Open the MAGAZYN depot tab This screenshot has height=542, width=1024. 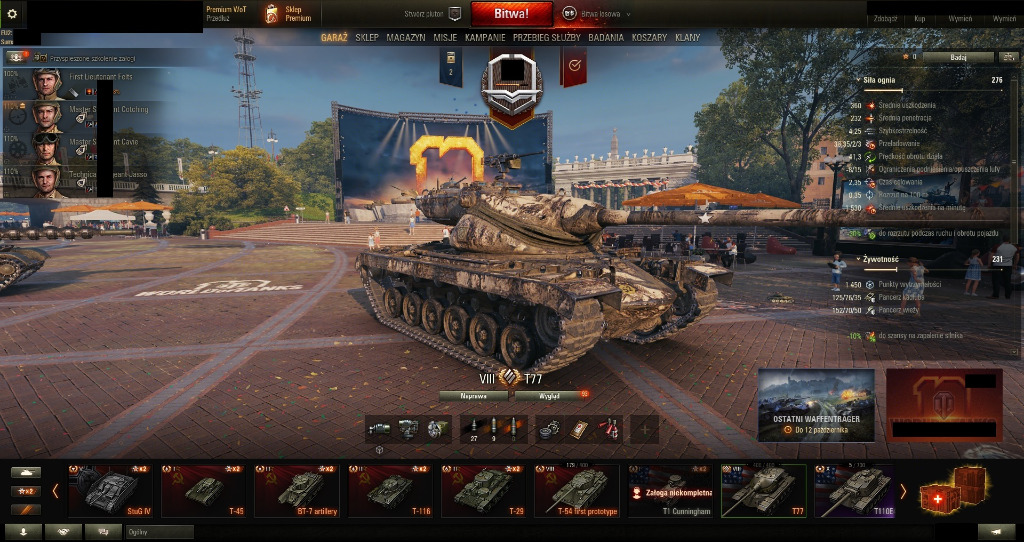[x=406, y=37]
